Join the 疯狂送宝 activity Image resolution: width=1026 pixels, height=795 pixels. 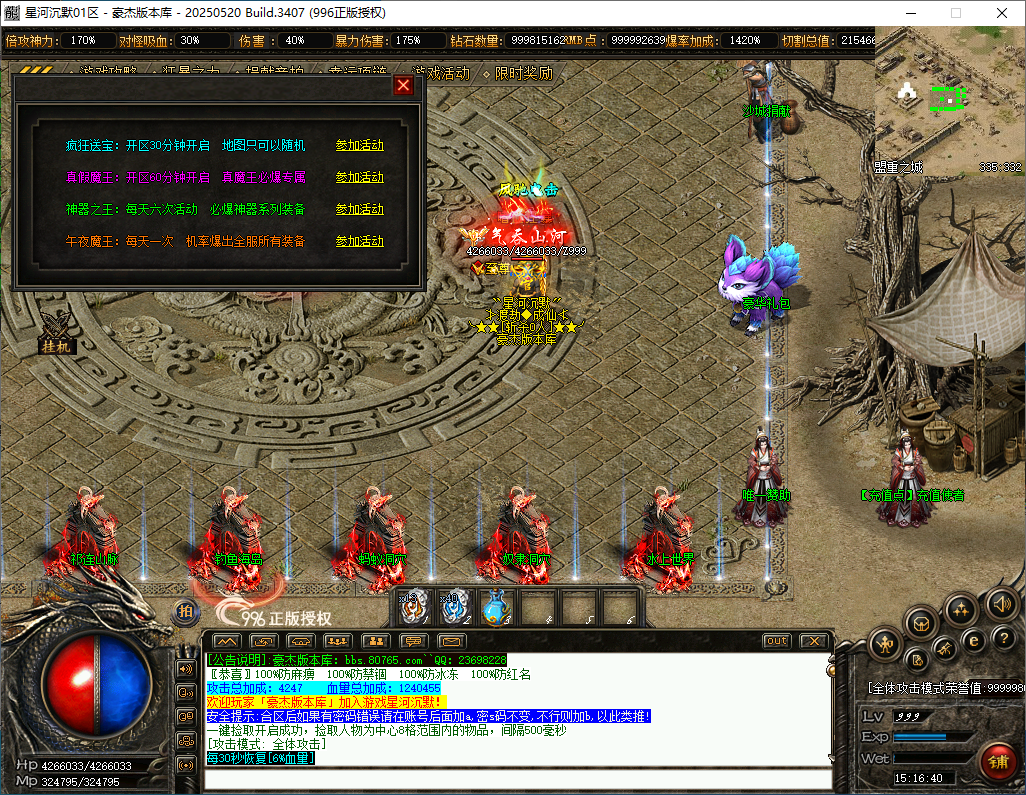tap(359, 146)
